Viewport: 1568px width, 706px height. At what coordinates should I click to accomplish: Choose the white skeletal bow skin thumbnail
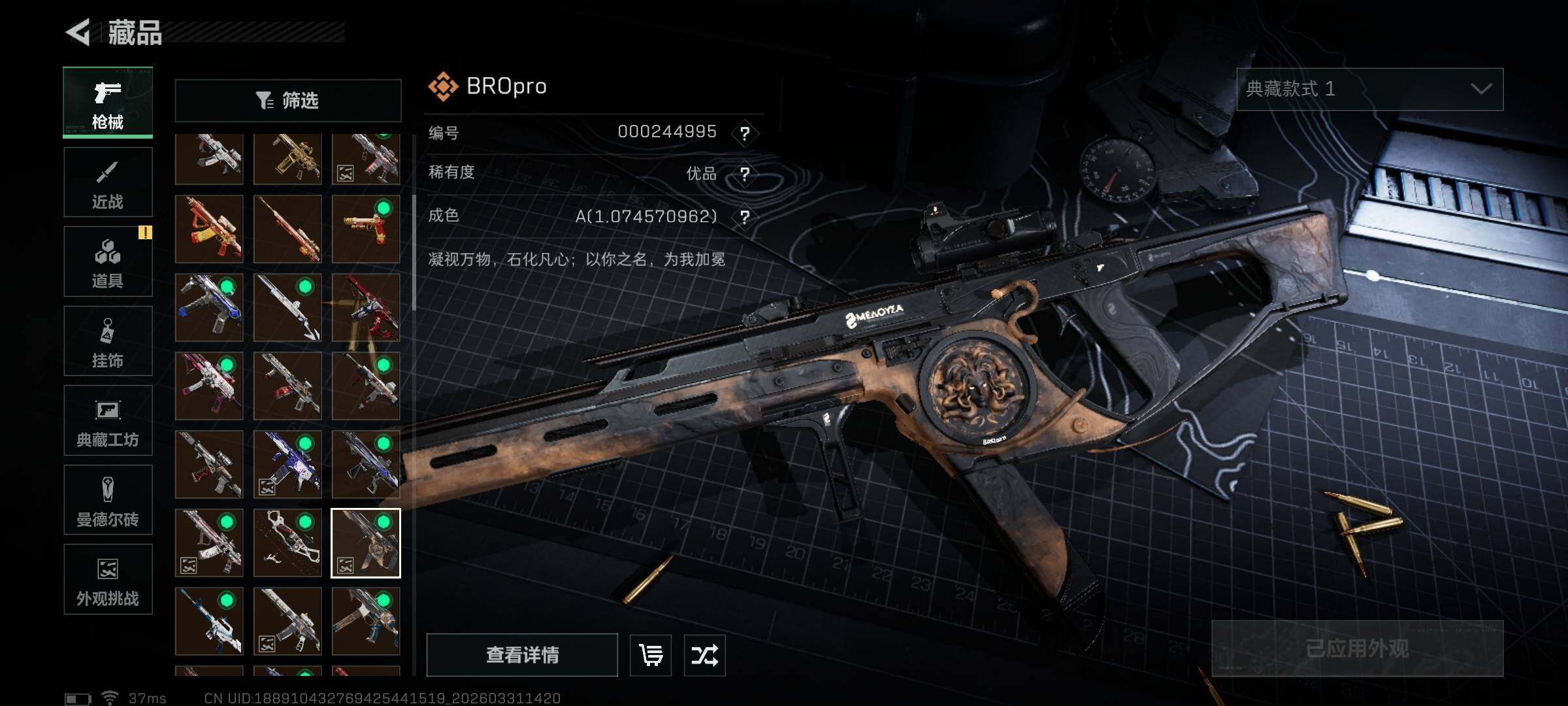click(x=287, y=543)
